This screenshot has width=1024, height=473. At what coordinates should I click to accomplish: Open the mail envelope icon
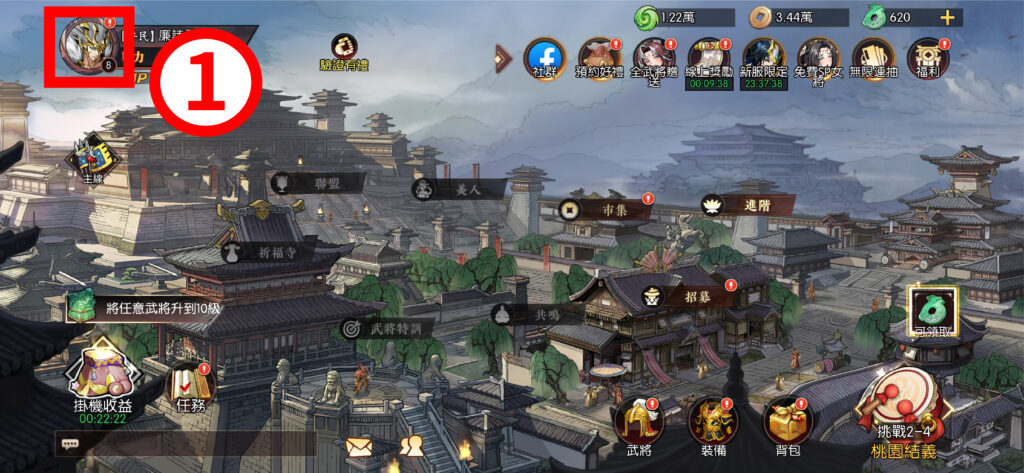[x=360, y=447]
